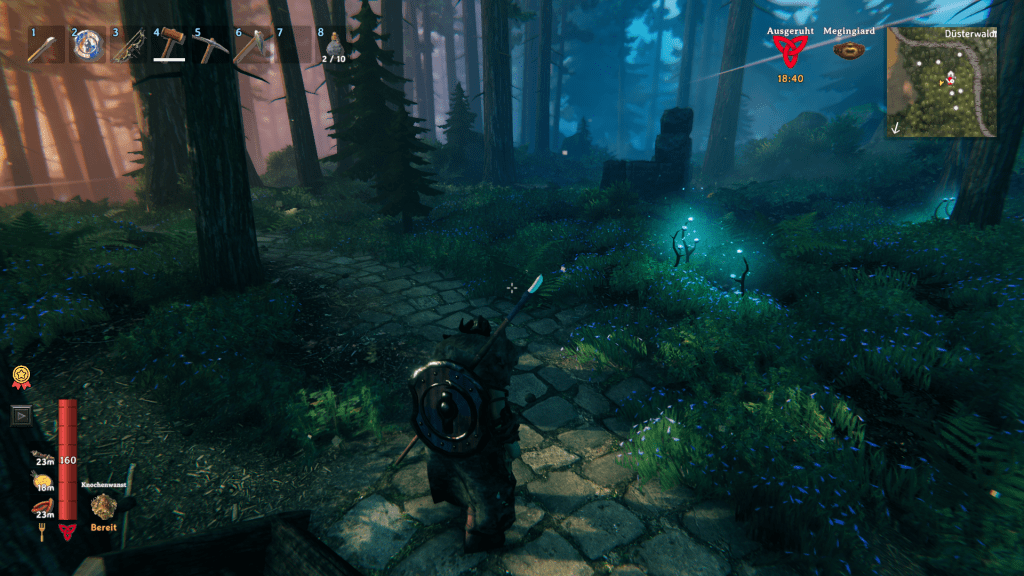Equip the round blue shield from the hotbar

[86, 46]
